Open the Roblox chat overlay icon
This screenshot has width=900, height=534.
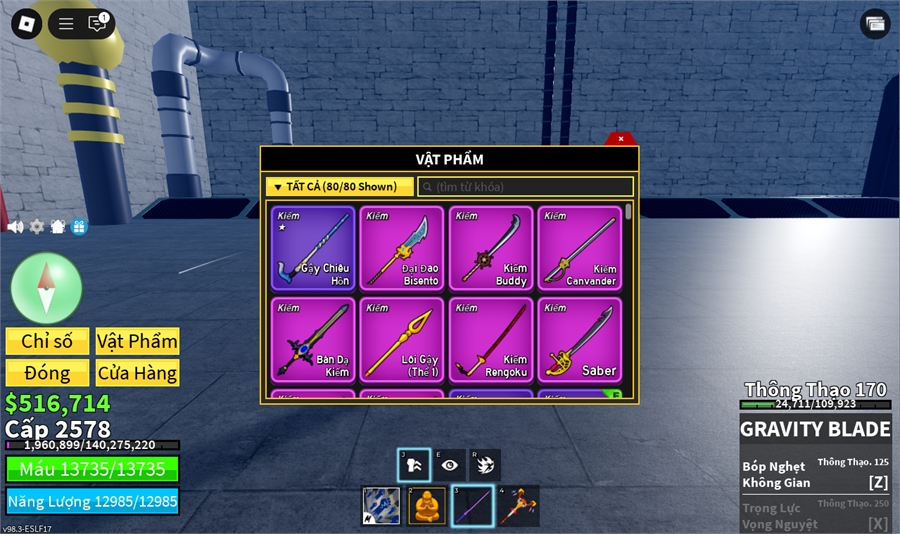(97, 24)
